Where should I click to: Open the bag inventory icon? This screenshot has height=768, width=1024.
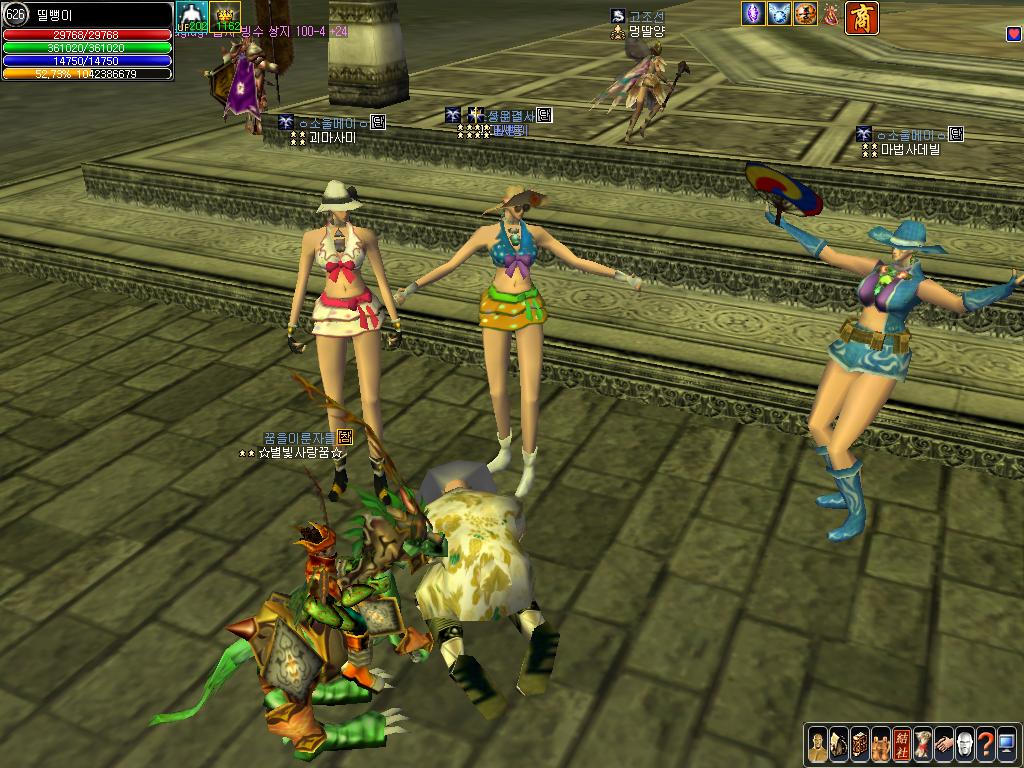(839, 742)
